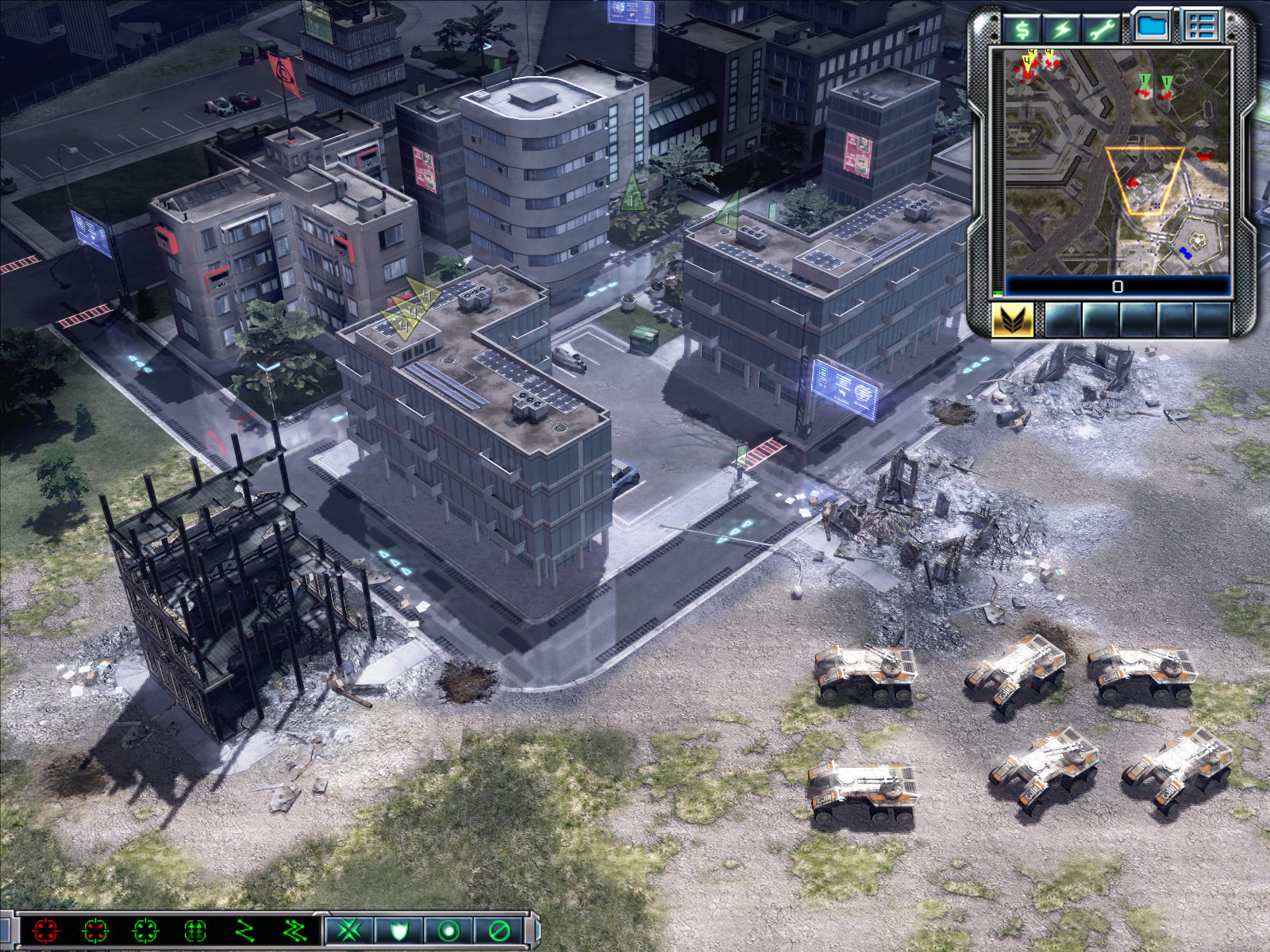Open the blue folder tab
Viewport: 1270px width, 952px height.
click(1152, 27)
